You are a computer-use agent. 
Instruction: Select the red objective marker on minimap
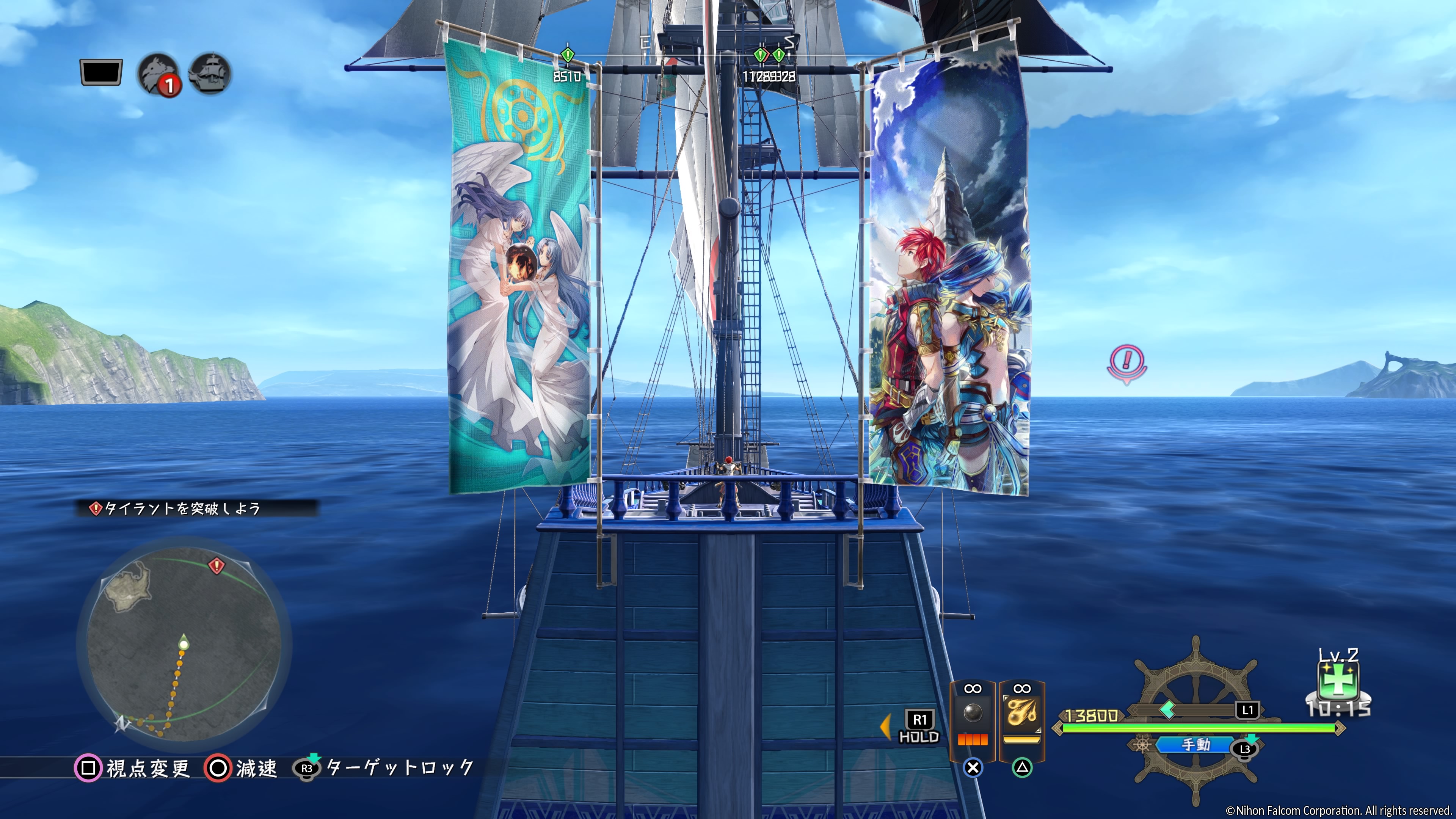coord(216,565)
